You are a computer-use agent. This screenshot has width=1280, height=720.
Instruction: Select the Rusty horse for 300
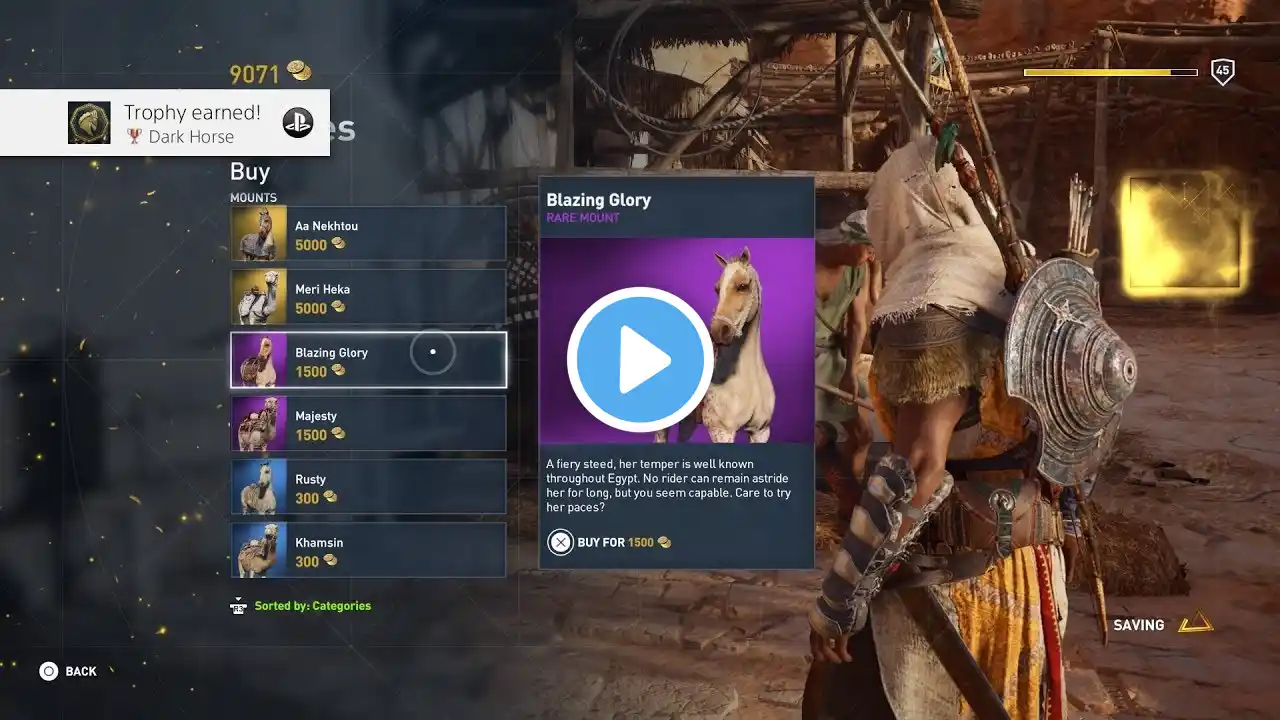click(368, 487)
